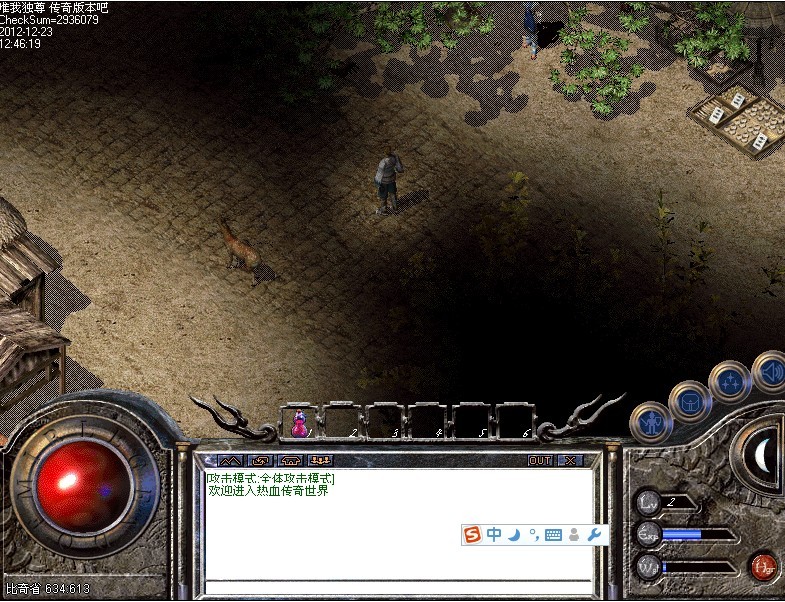The image size is (785, 602).
Task: Open the skills sparkle icon
Action: point(729,383)
